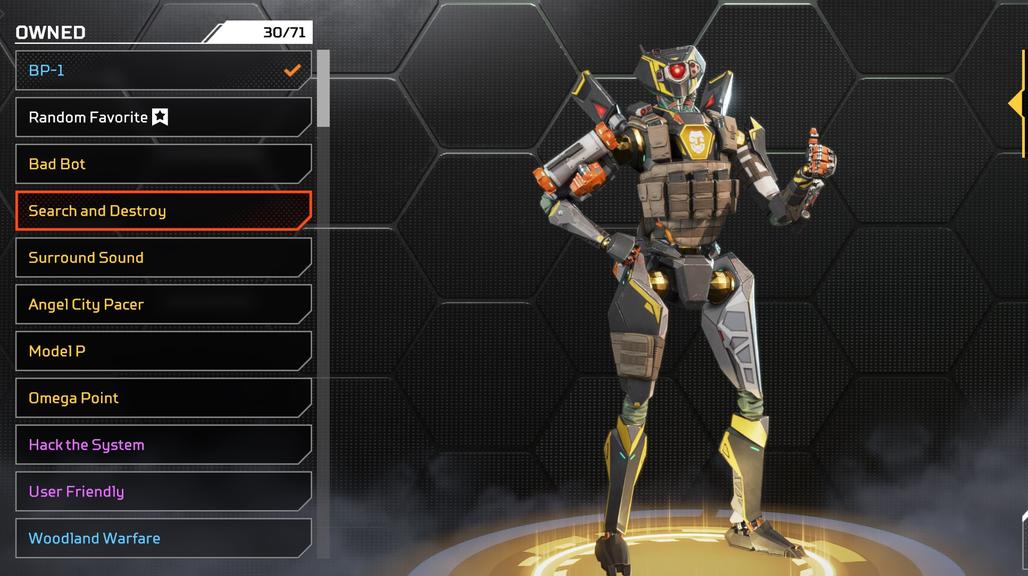Viewport: 1028px width, 576px height.
Task: Show the Hack the System skin
Action: (163, 445)
